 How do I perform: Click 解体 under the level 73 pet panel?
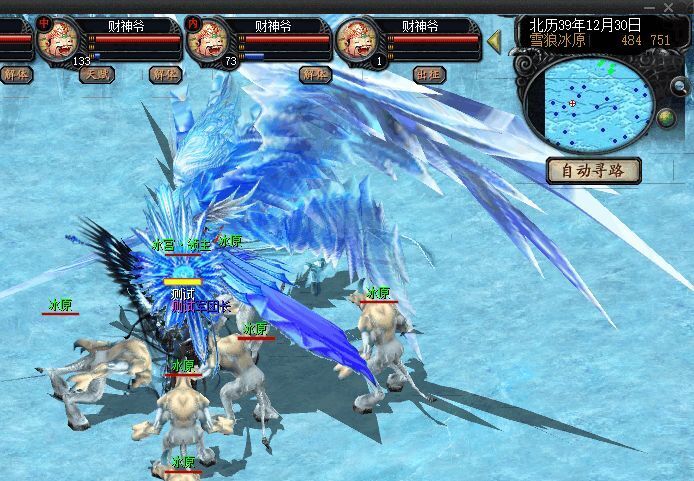coord(315,74)
